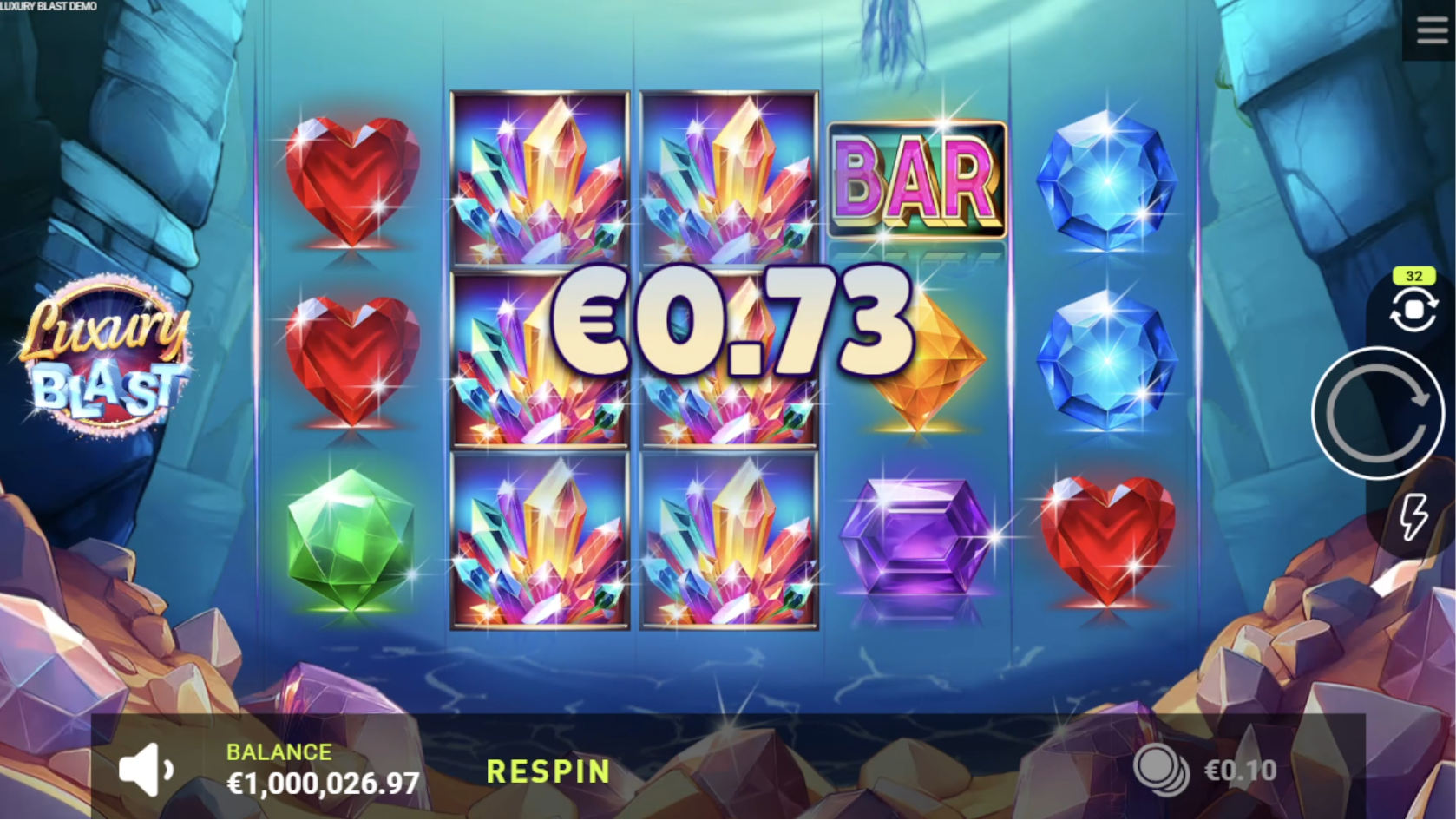Mute sound with the speaker icon
Screen dimensions: 1456x820
(146, 769)
